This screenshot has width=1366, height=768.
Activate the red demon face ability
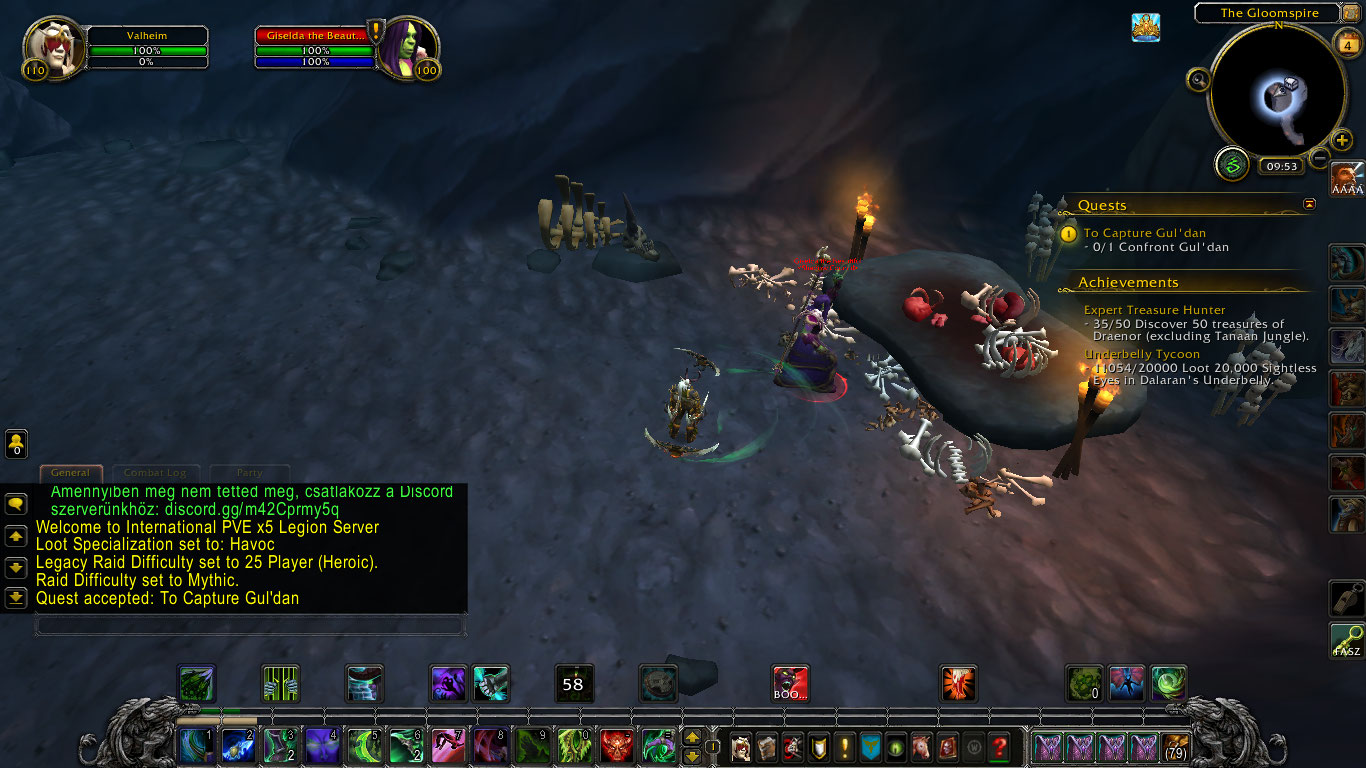615,746
